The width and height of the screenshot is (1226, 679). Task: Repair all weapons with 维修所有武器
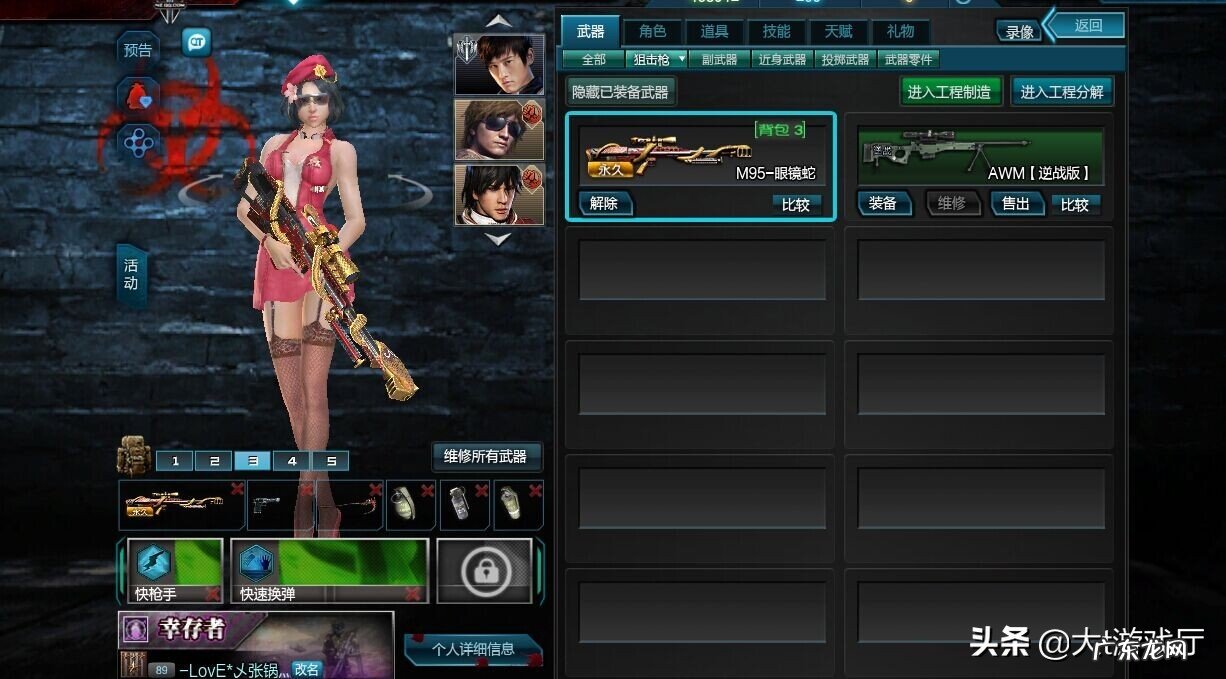pos(485,457)
